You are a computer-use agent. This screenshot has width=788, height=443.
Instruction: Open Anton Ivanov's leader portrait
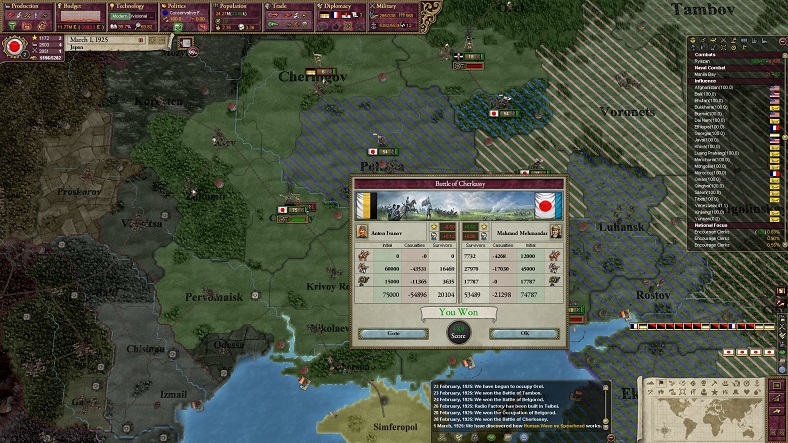click(x=364, y=232)
